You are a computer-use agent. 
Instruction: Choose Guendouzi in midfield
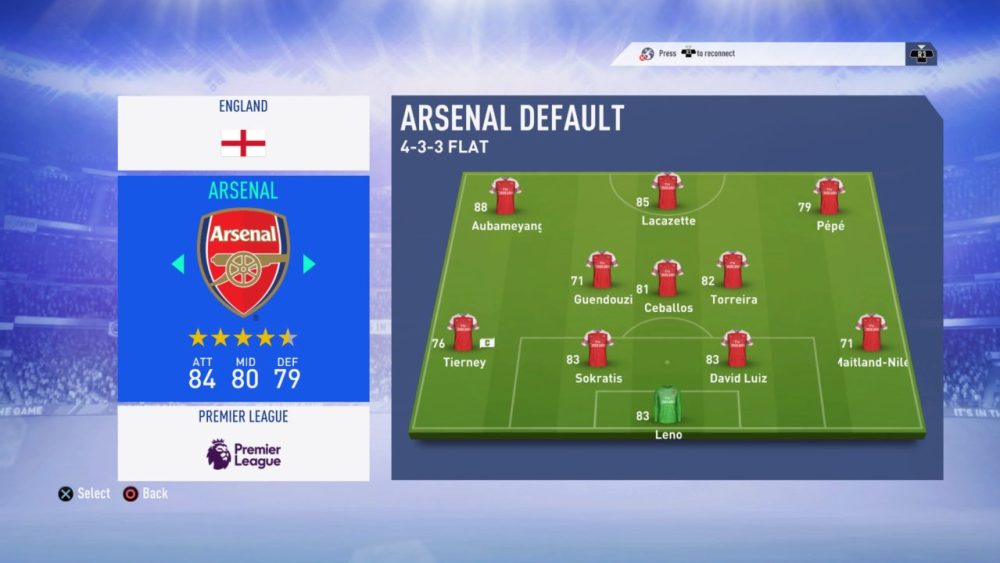(x=601, y=271)
